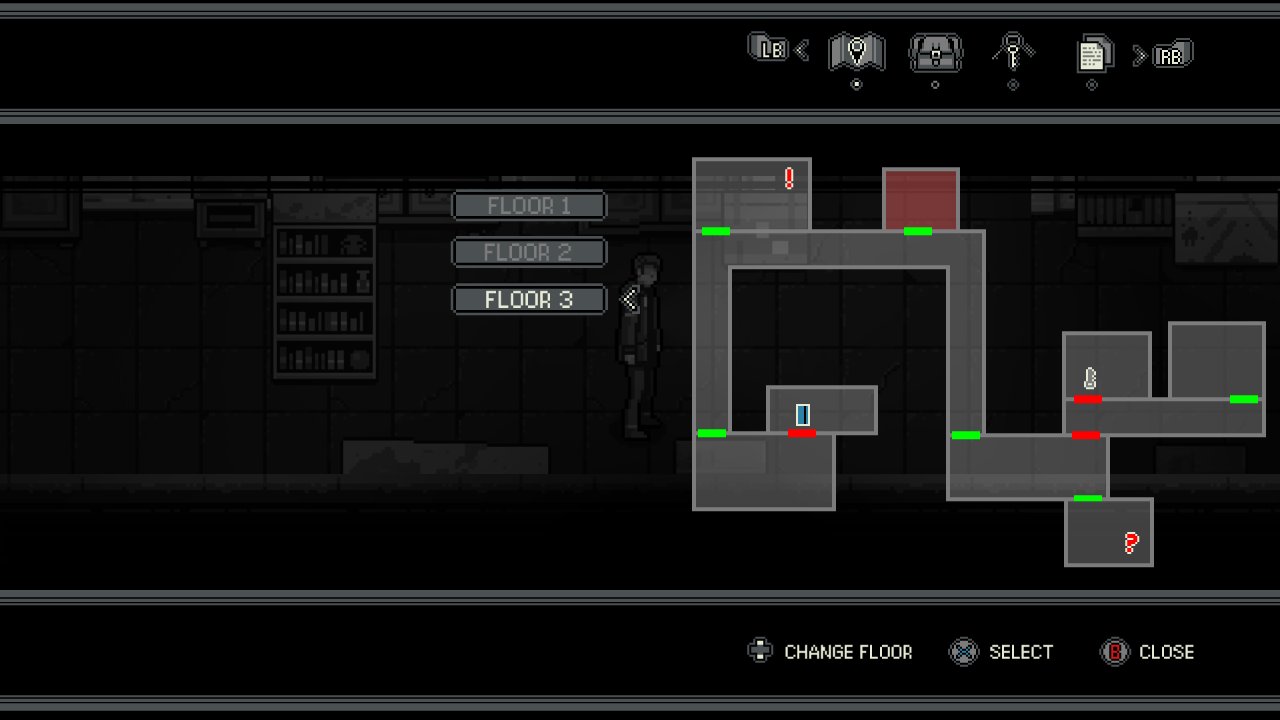Select the radio dot beneath the keys icon
The height and width of the screenshot is (720, 1280).
[1012, 84]
